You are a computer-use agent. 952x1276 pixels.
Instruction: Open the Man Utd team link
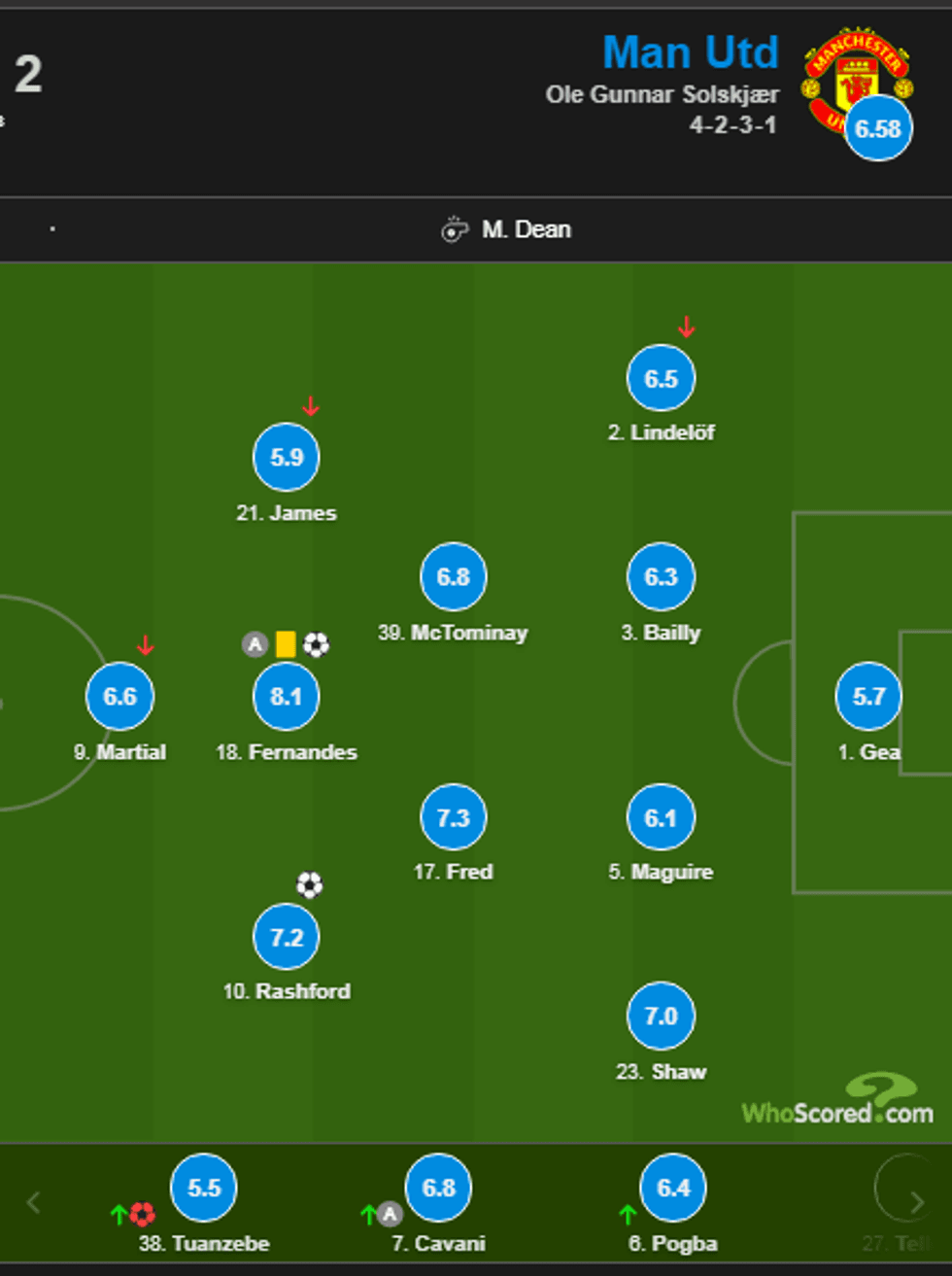690,52
